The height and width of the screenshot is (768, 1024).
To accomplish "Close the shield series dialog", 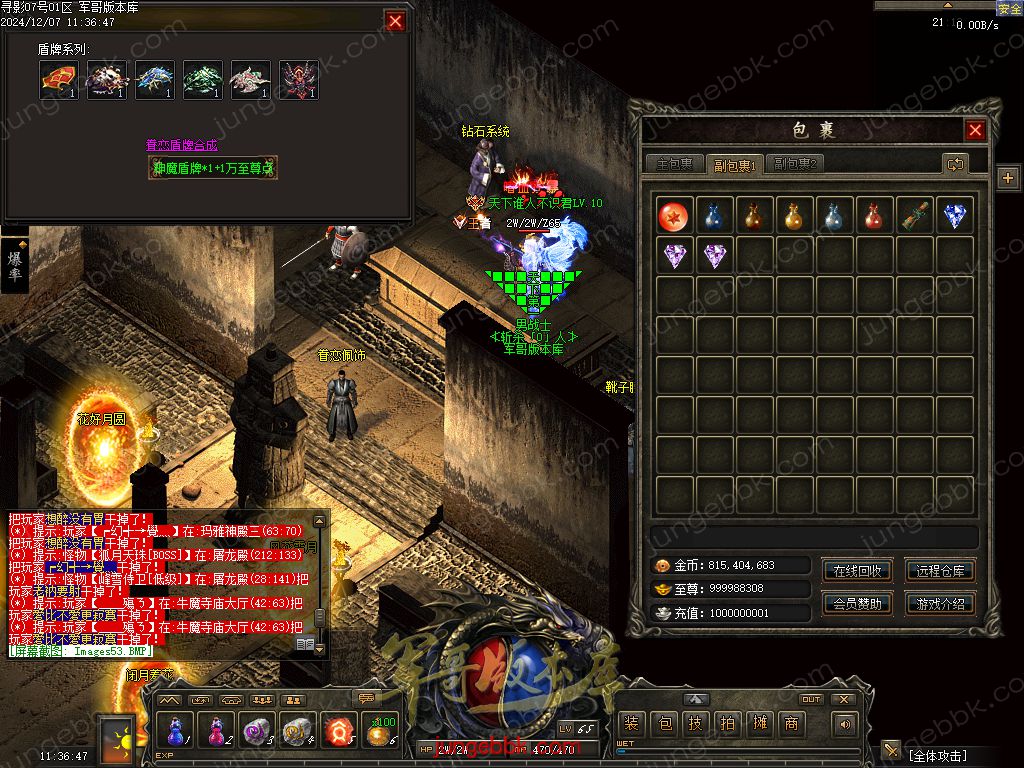I will [x=396, y=21].
